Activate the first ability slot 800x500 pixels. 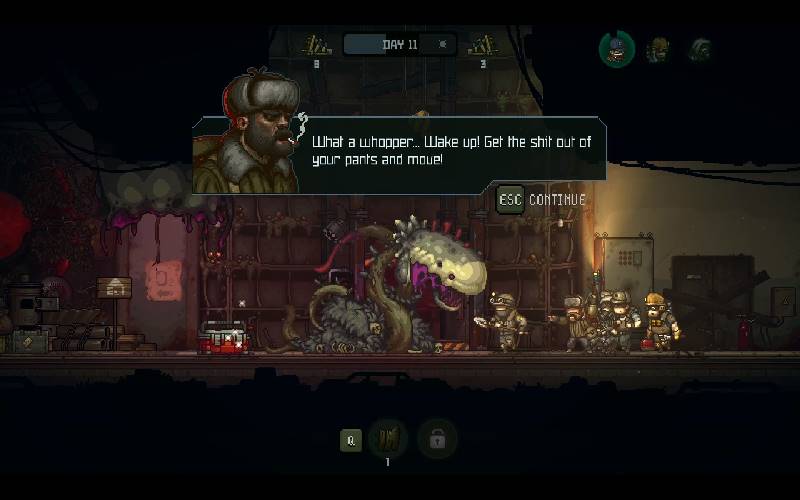click(387, 439)
